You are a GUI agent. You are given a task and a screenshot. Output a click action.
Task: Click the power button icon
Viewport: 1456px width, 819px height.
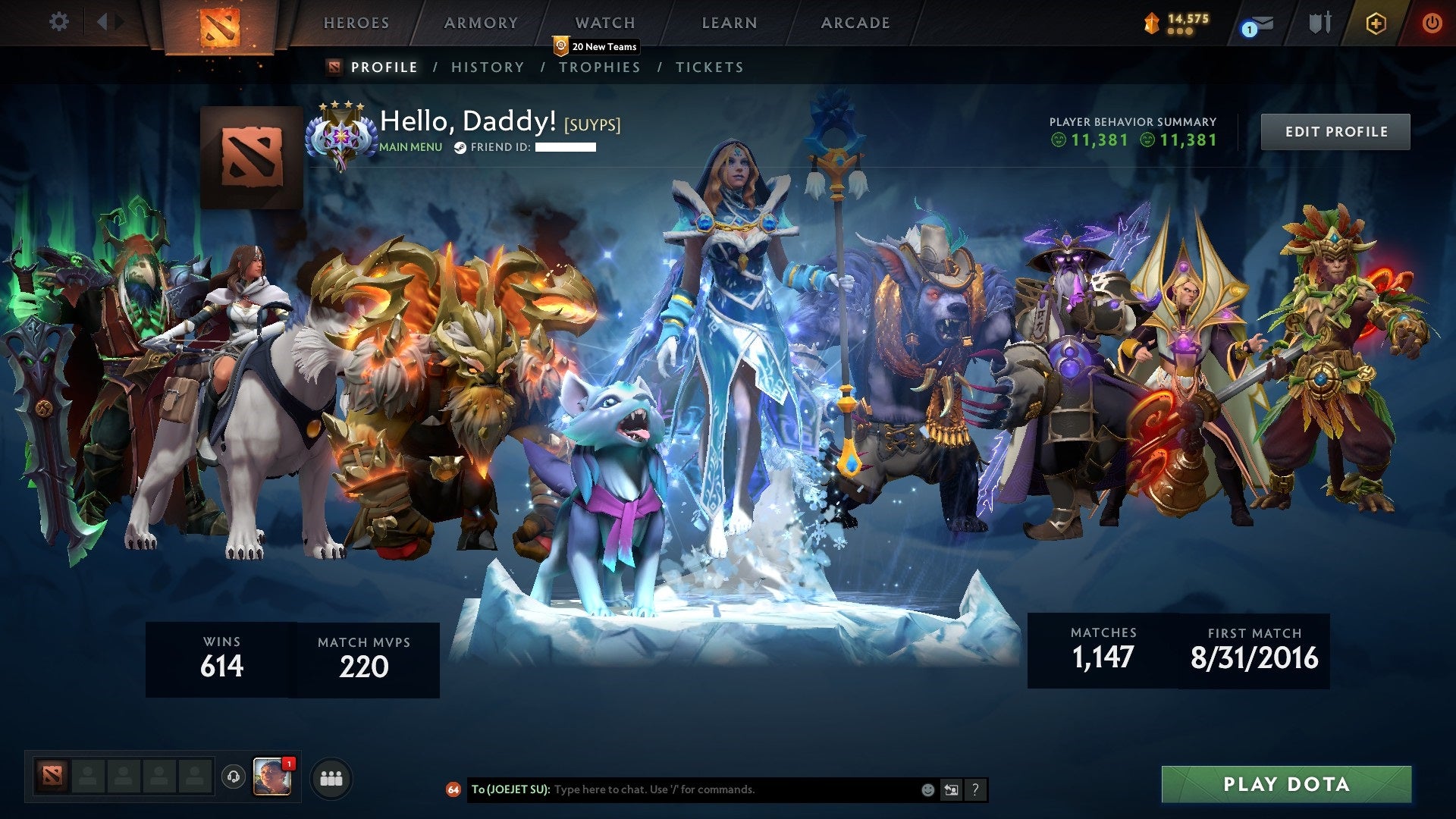click(1432, 23)
